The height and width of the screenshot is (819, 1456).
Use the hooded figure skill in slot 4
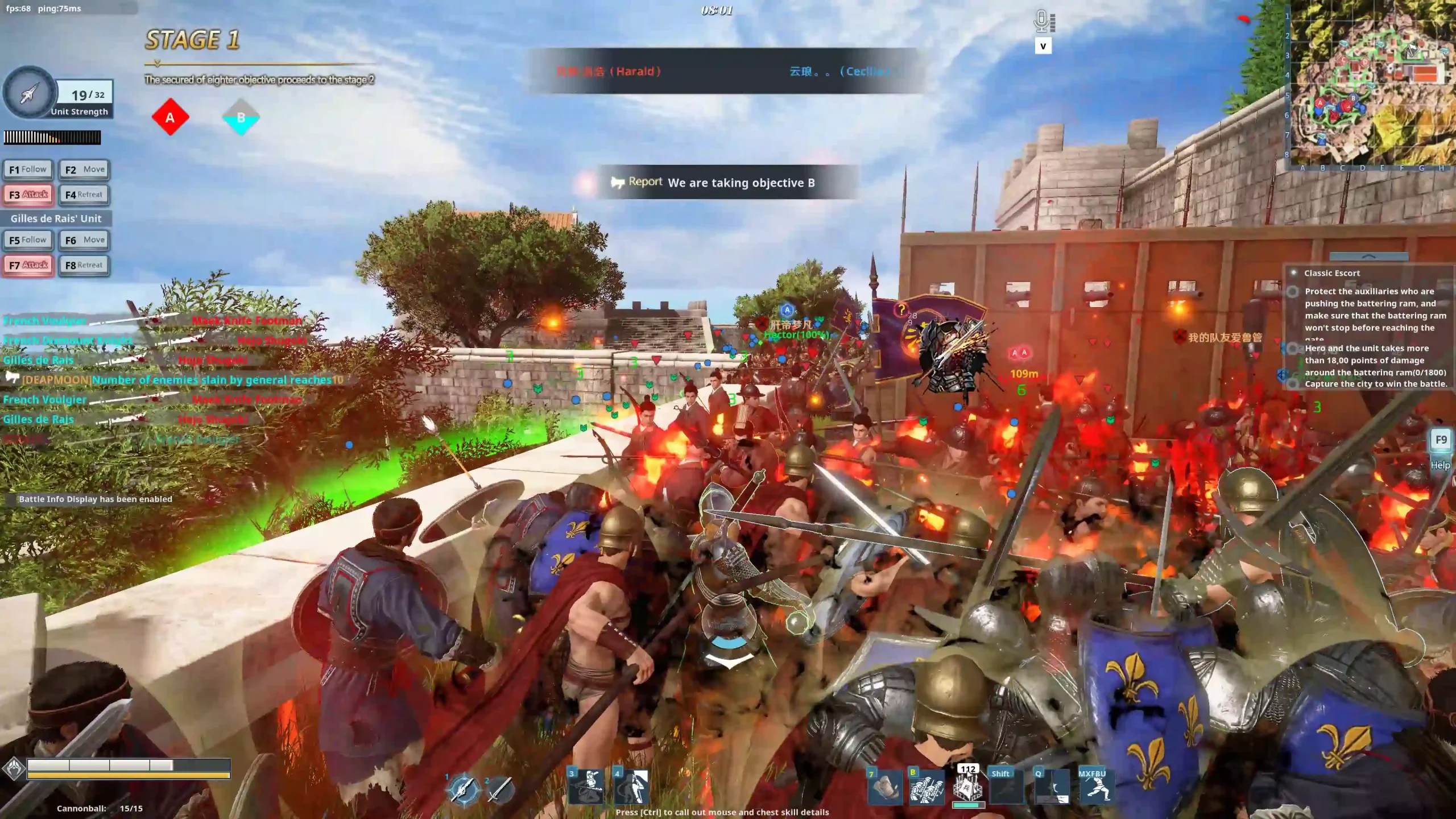pos(632,787)
